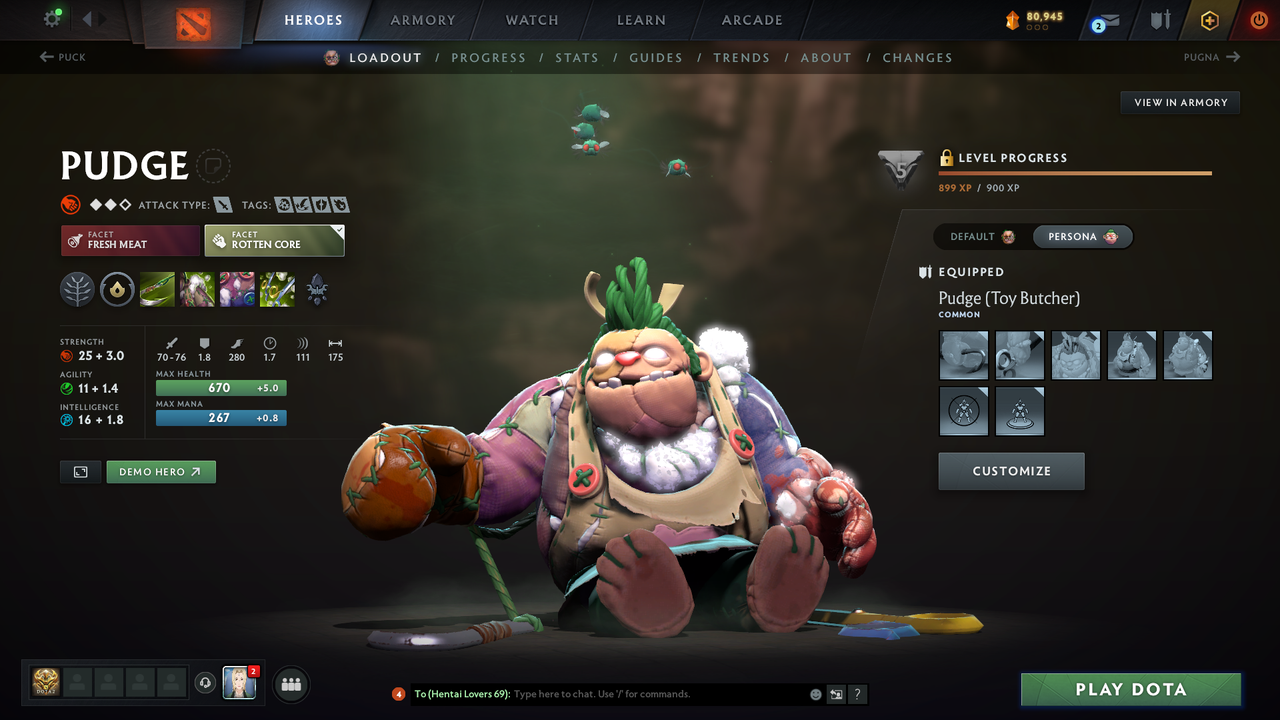Switch to the STATS tab
Image resolution: width=1280 pixels, height=720 pixels.
[577, 57]
